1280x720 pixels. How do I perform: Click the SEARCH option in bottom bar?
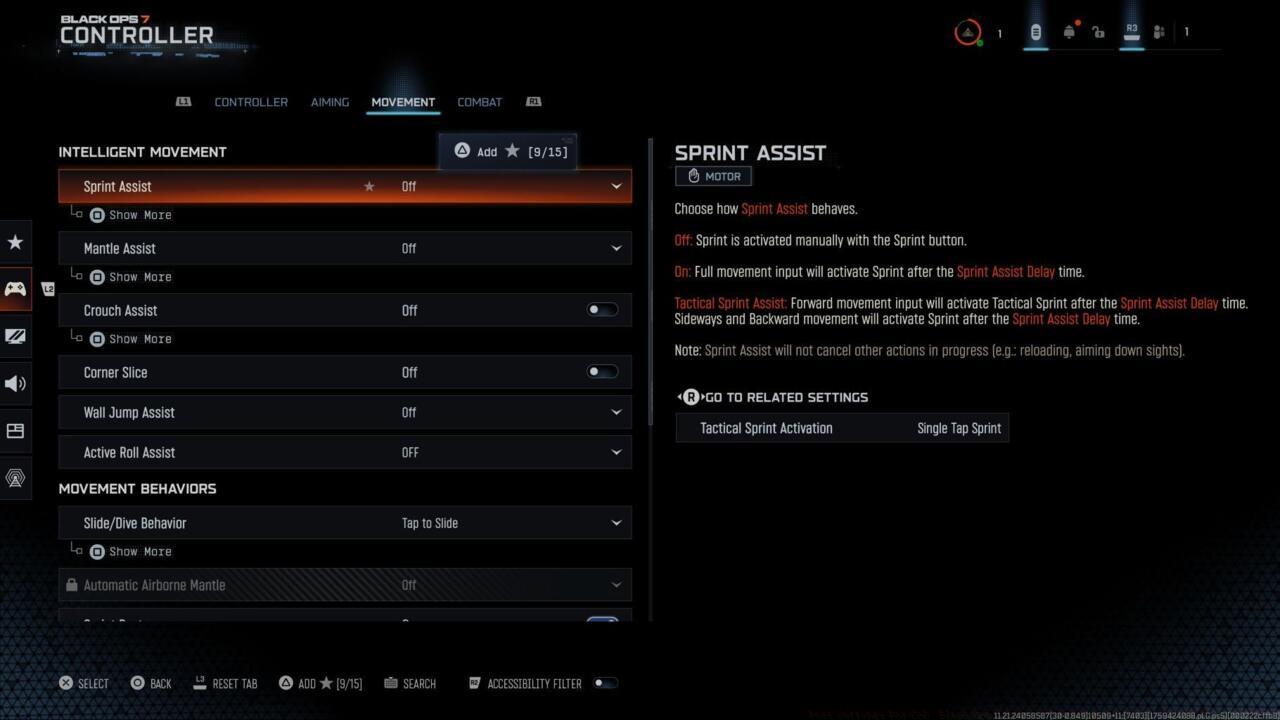[x=410, y=683]
